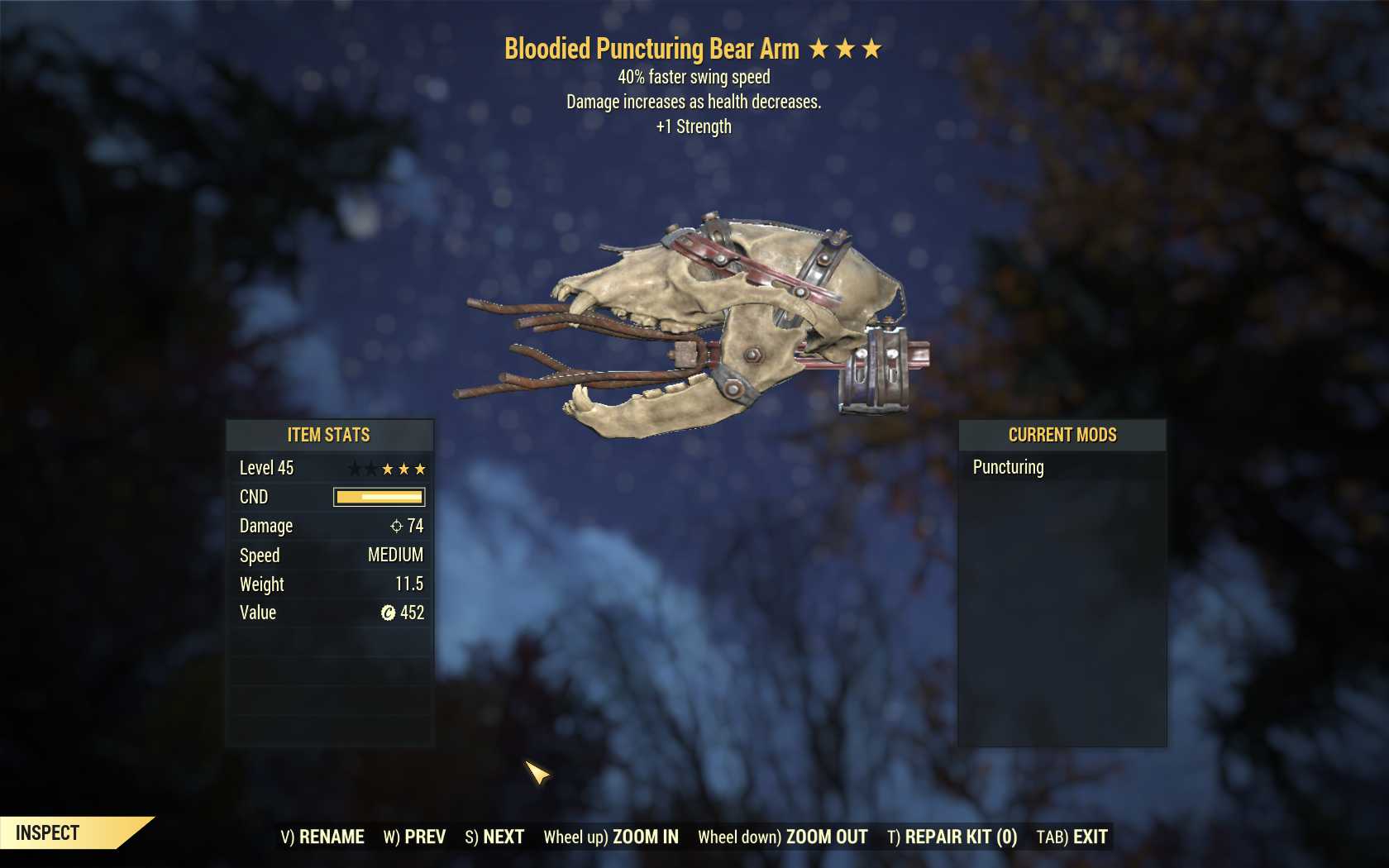This screenshot has height=868, width=1389.
Task: Toggle the star rating on Level 45
Action: [389, 469]
